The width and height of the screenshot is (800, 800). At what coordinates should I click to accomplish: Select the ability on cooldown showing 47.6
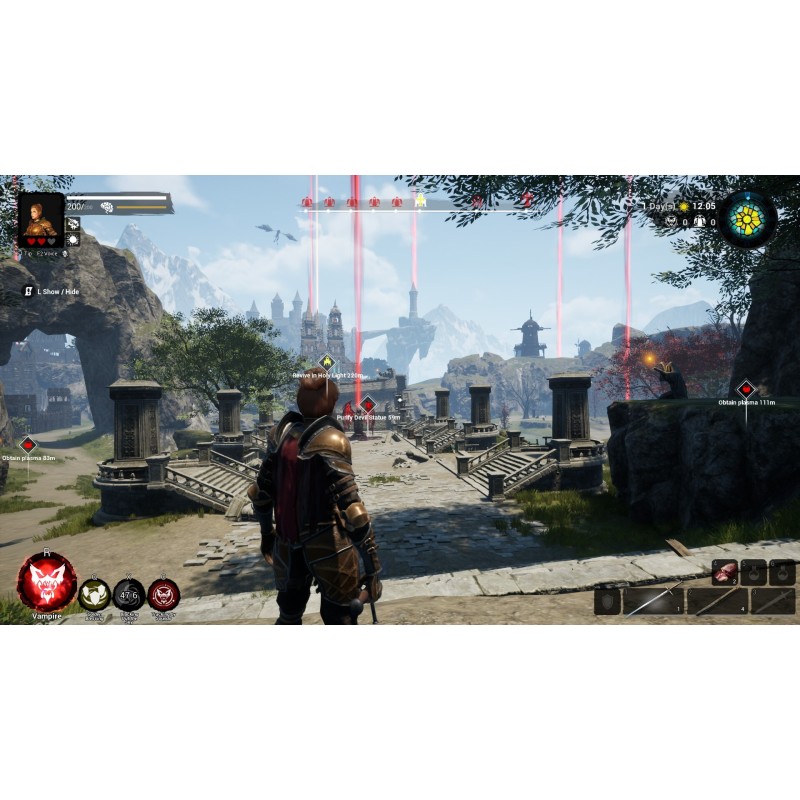coord(129,594)
